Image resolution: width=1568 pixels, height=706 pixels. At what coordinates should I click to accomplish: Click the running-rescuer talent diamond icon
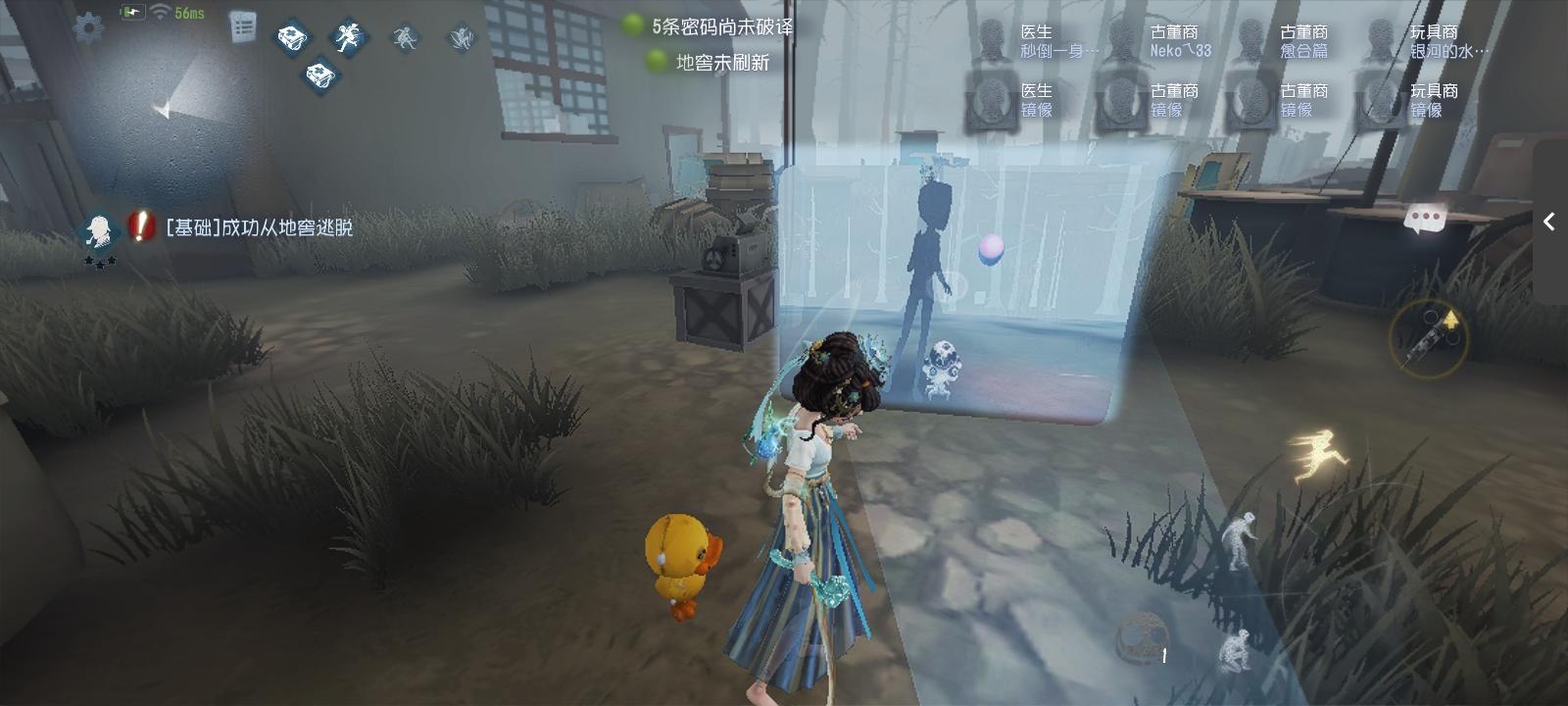click(349, 39)
